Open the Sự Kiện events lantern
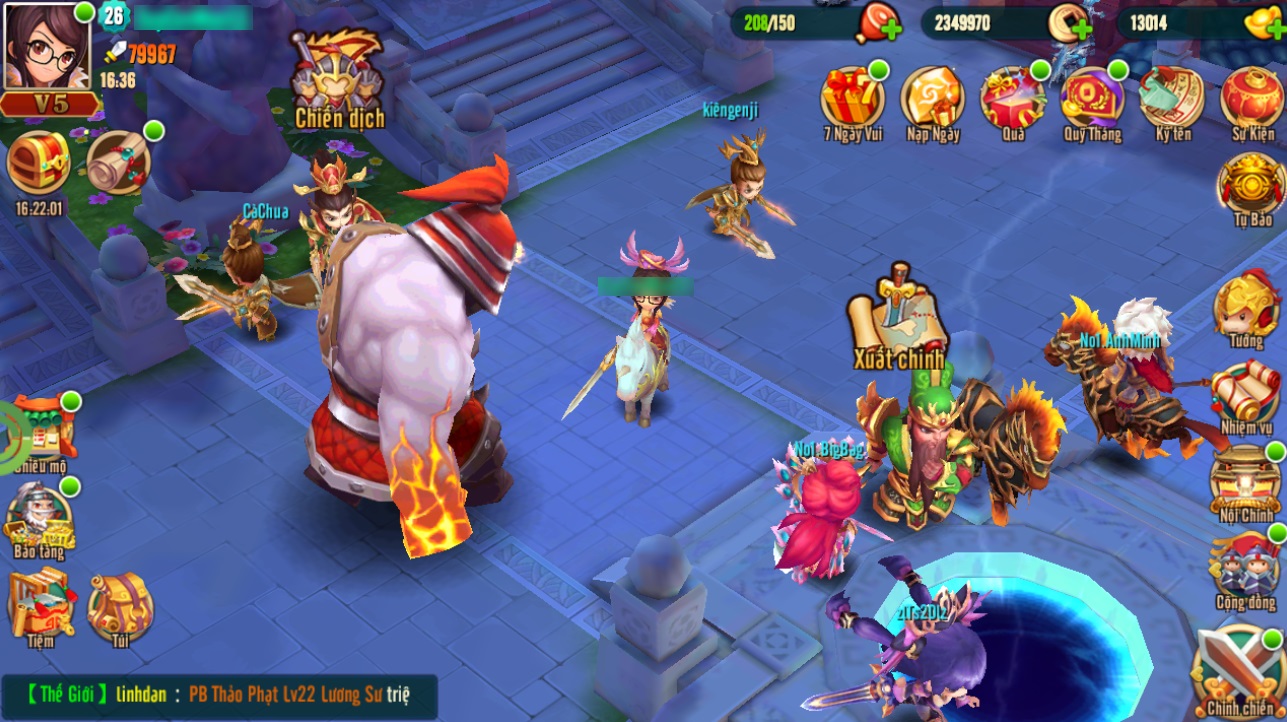This screenshot has width=1287, height=722. tap(1252, 101)
